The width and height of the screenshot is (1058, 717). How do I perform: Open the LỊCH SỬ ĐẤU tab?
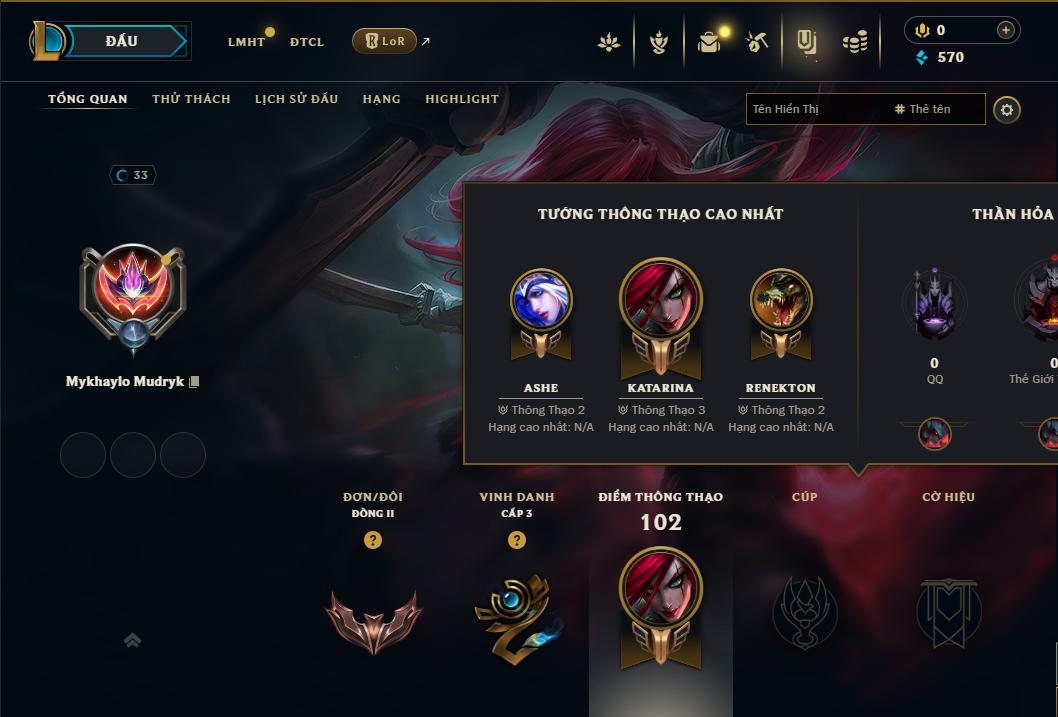(x=296, y=99)
